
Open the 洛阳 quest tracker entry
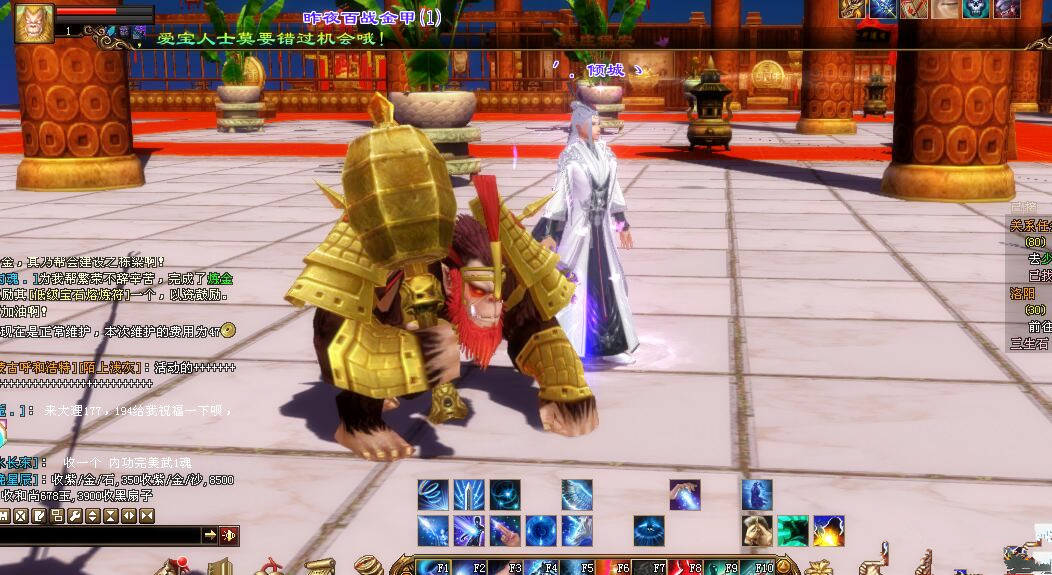pyautogui.click(x=1022, y=294)
